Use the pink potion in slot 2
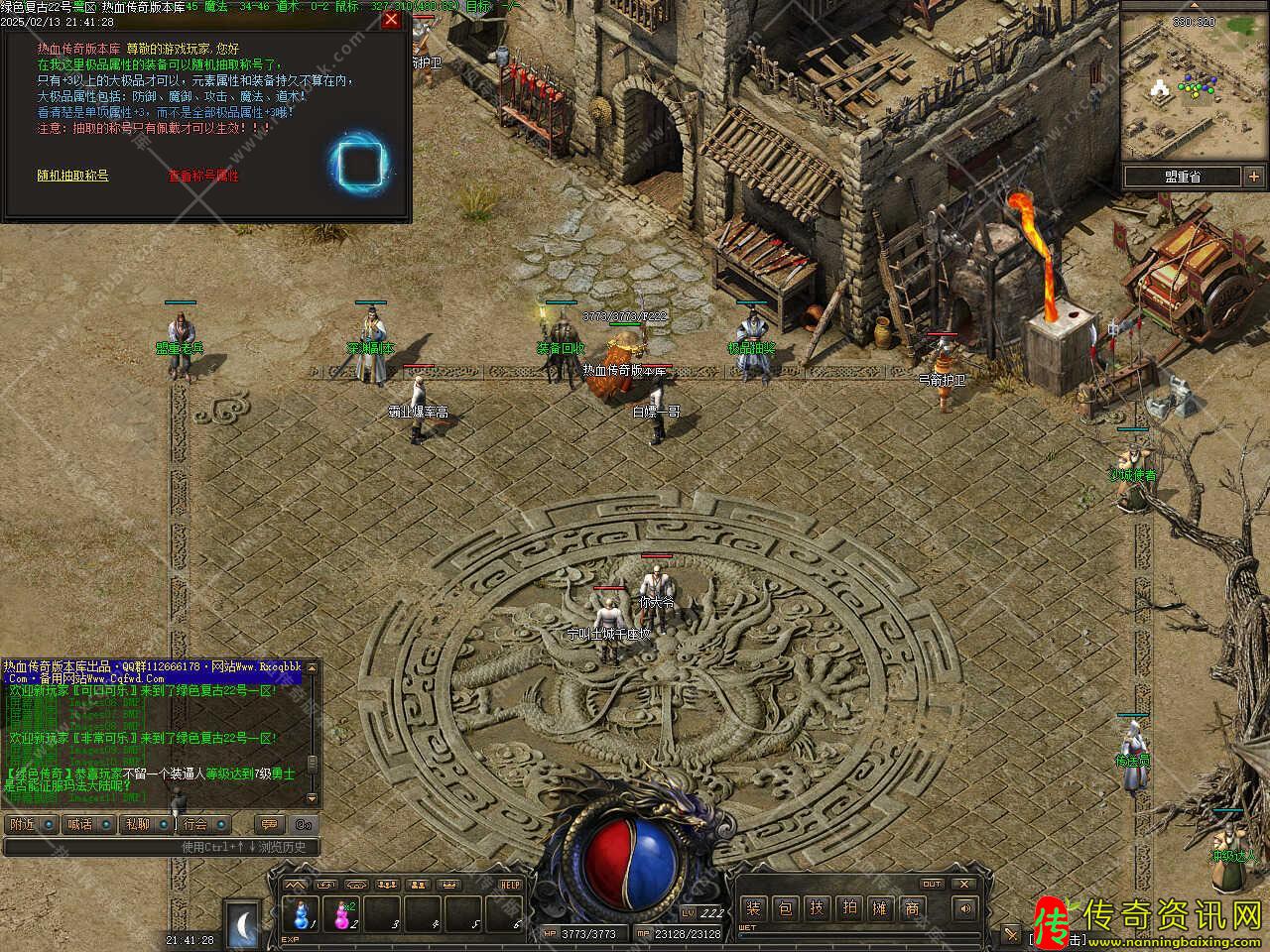Viewport: 1270px width, 952px height. [341, 912]
